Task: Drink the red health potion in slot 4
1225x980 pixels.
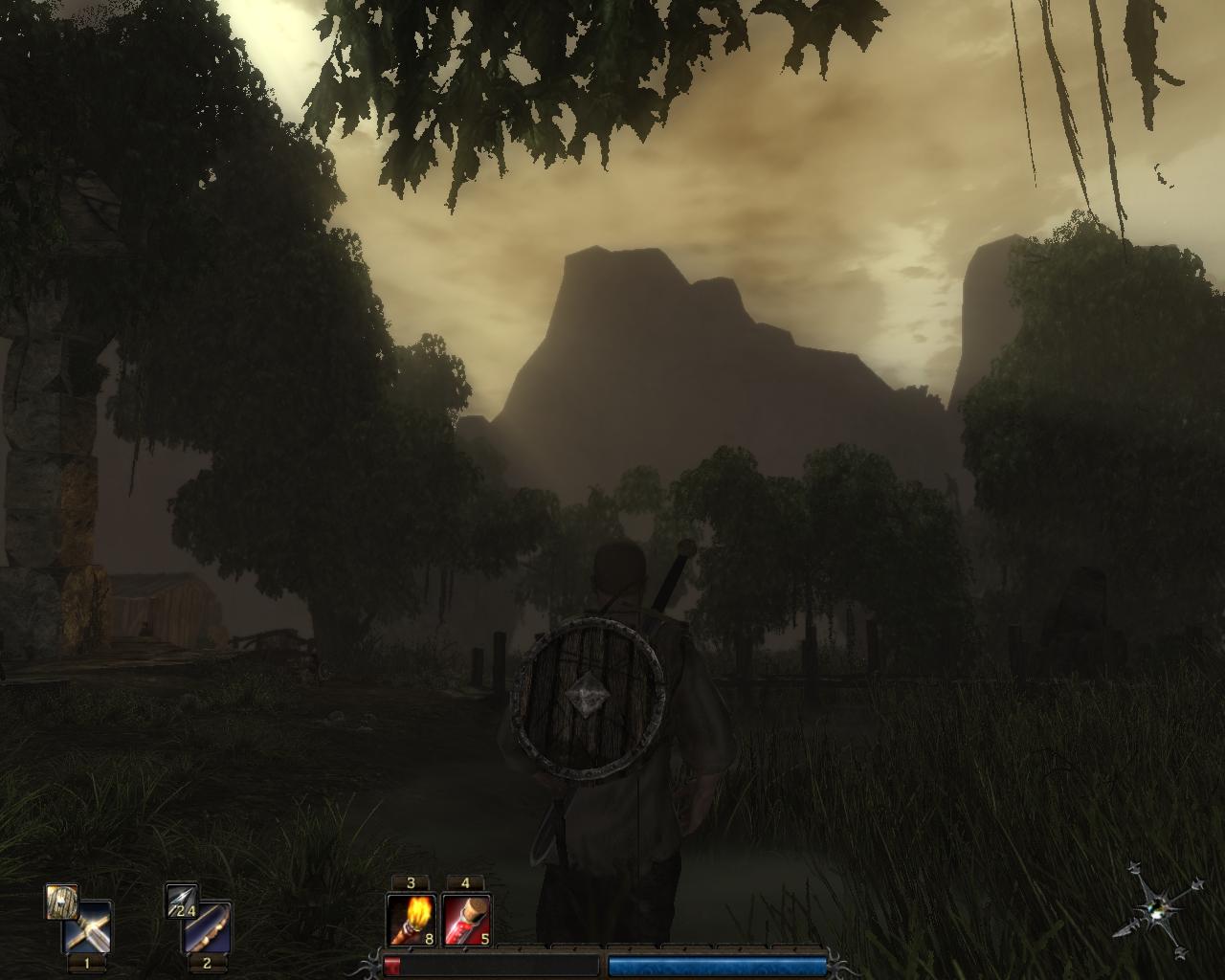Action: coord(467,921)
